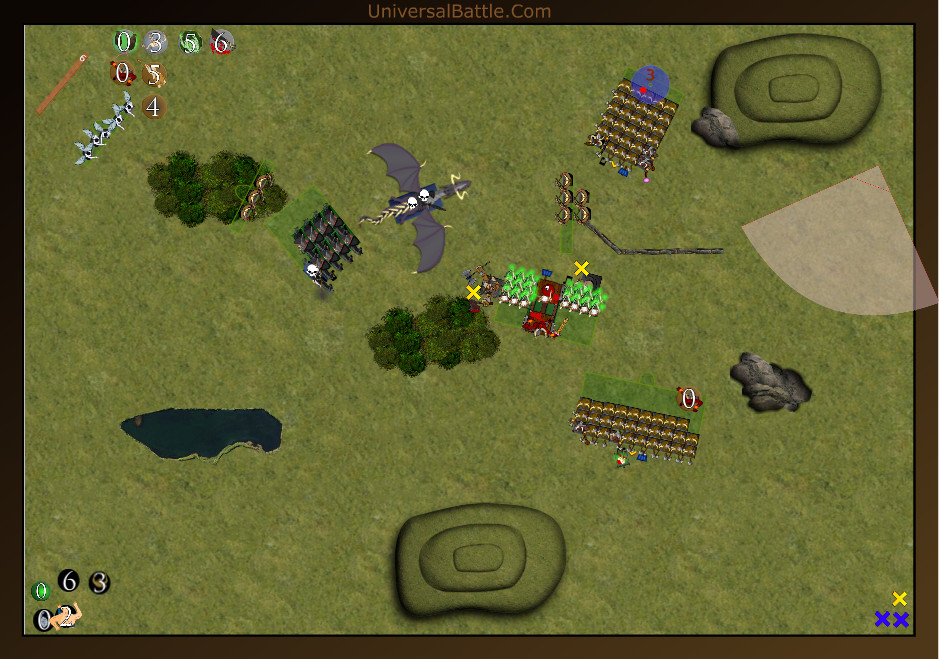Image resolution: width=939 pixels, height=659 pixels.
Task: Select the plain brown 4 counter
Action: 153,106
